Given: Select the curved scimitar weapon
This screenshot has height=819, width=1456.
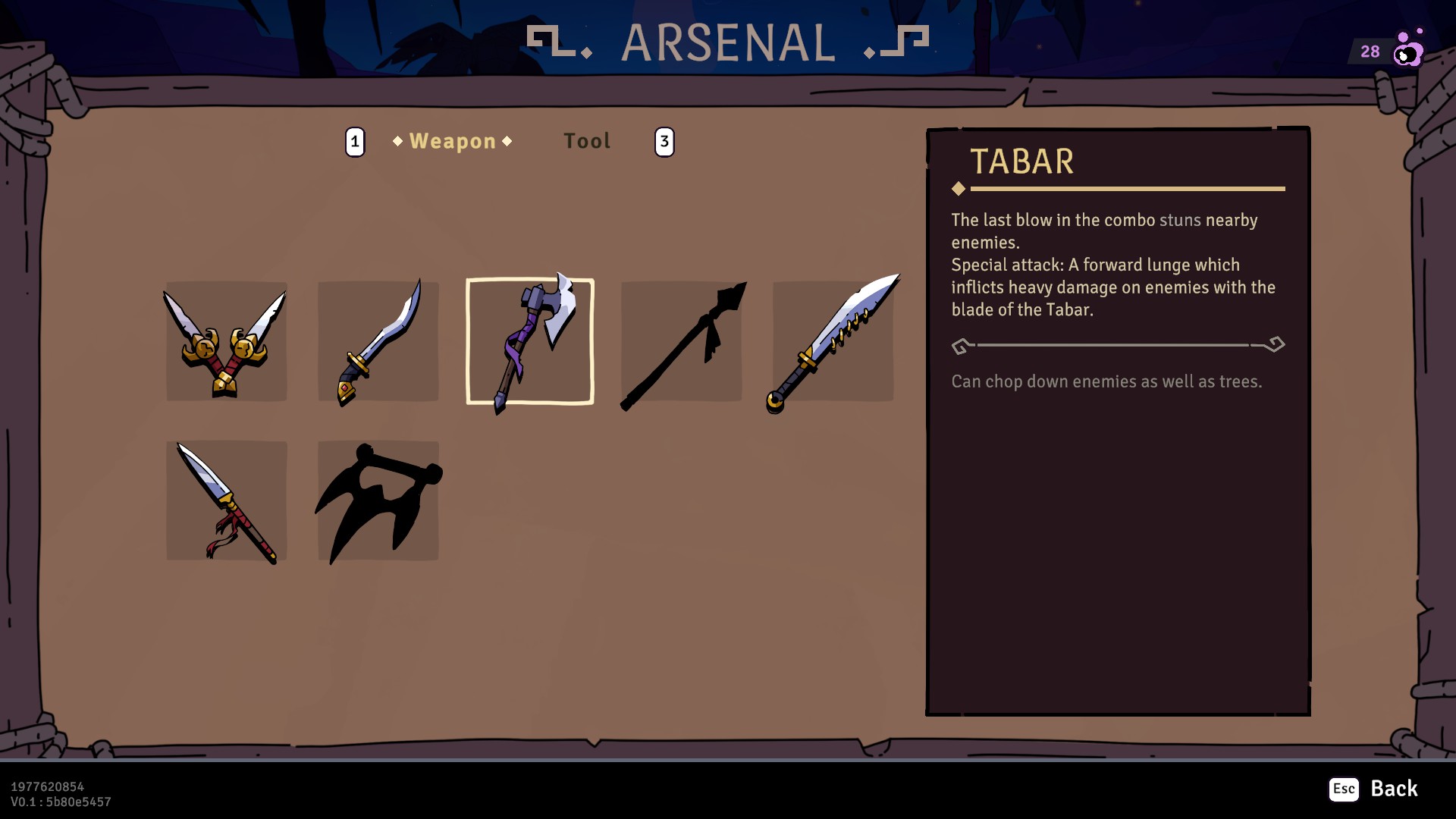Looking at the screenshot, I should (378, 341).
